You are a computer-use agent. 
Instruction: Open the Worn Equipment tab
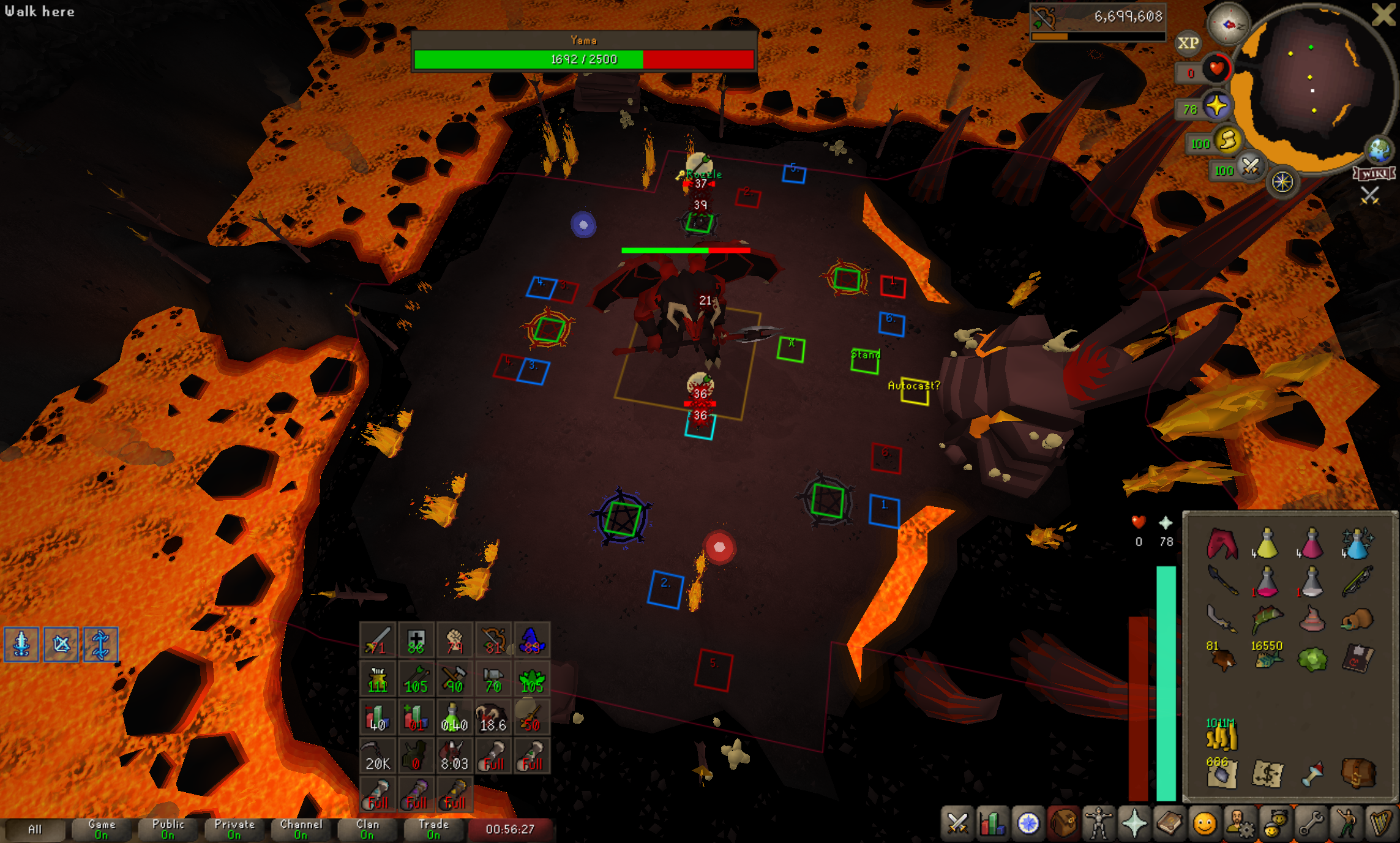pyautogui.click(x=1099, y=823)
